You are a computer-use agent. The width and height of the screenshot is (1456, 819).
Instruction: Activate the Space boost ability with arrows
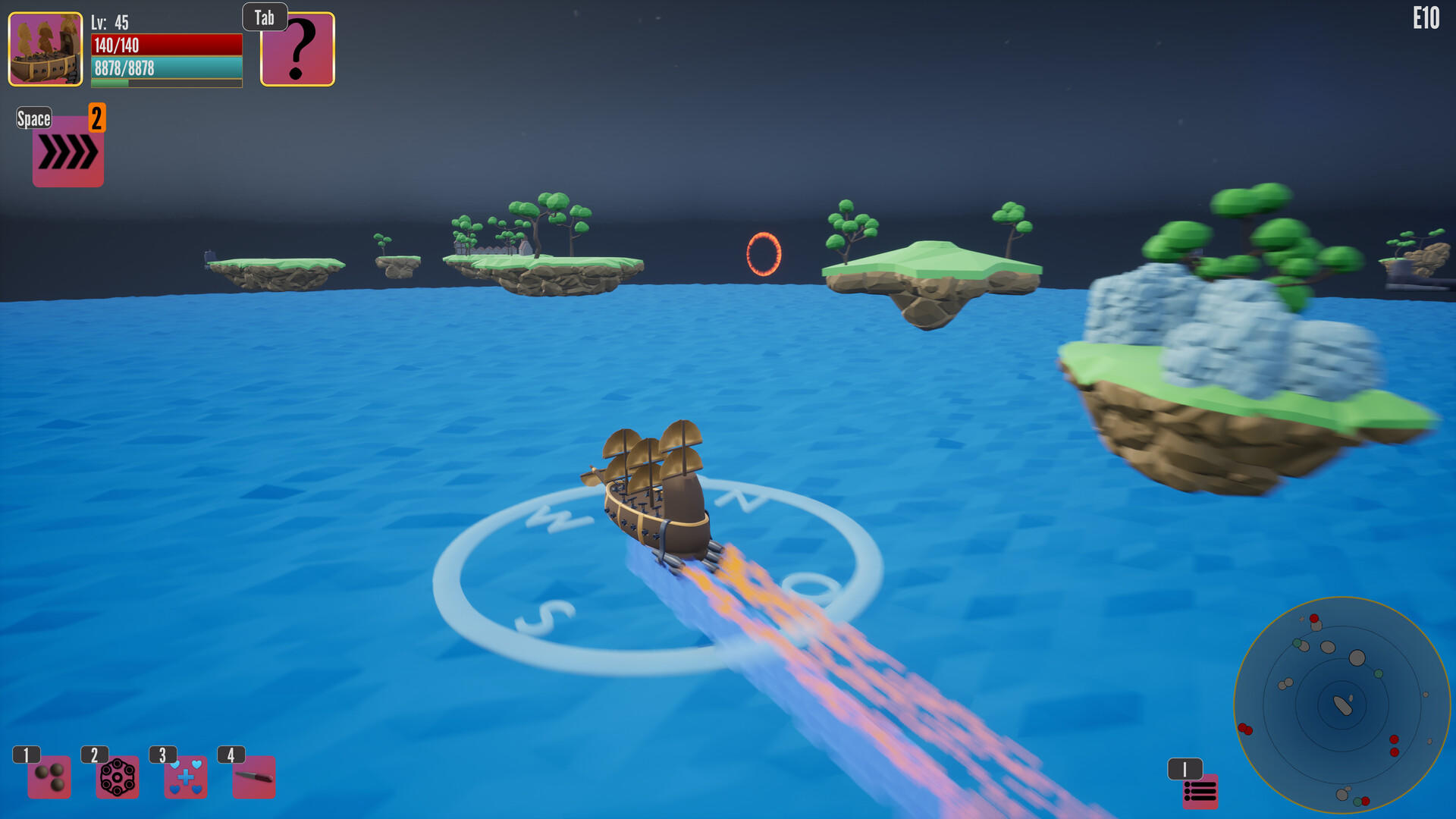pyautogui.click(x=67, y=150)
